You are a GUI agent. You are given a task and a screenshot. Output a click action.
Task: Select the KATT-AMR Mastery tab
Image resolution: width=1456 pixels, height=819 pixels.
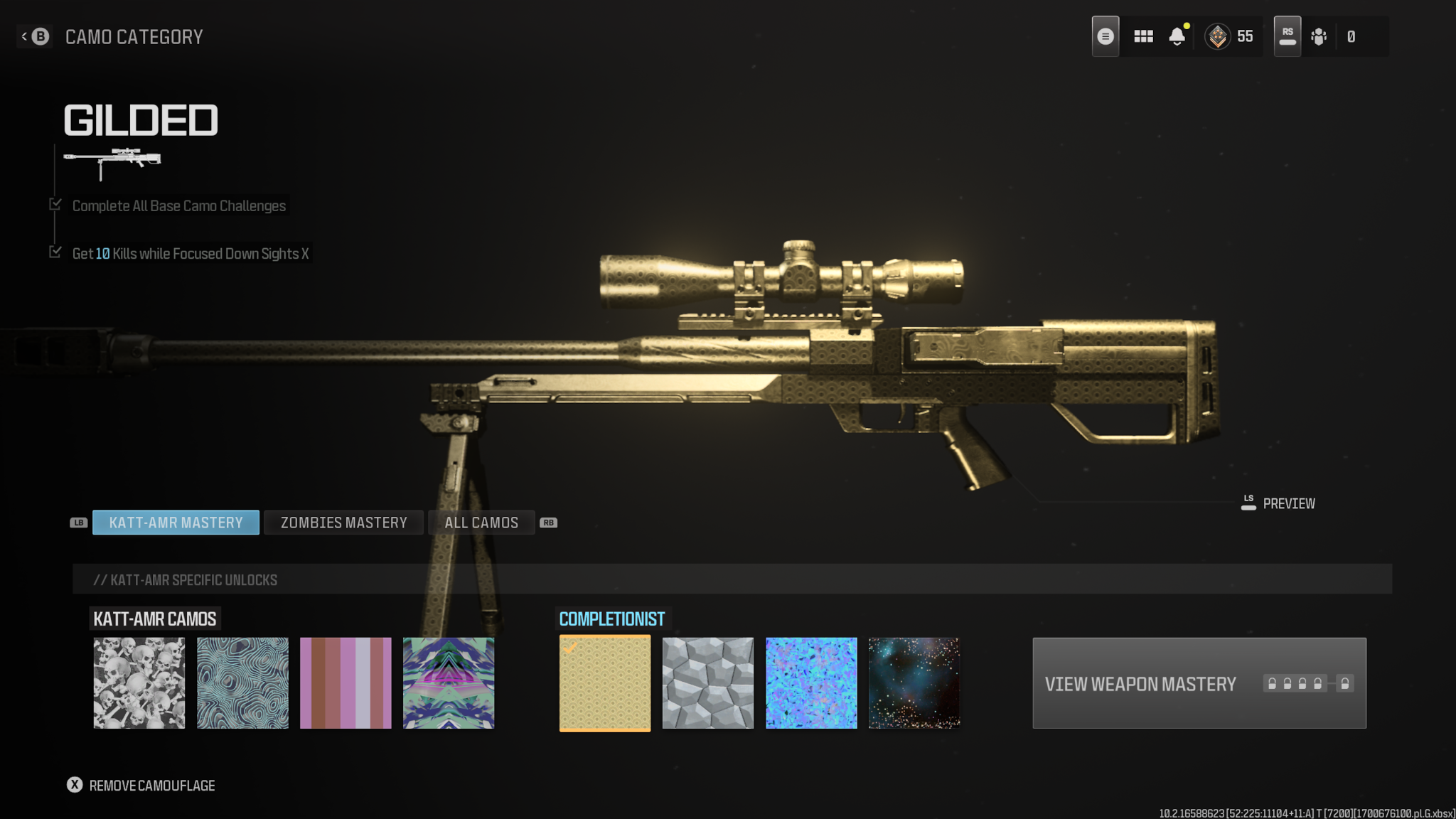(176, 523)
